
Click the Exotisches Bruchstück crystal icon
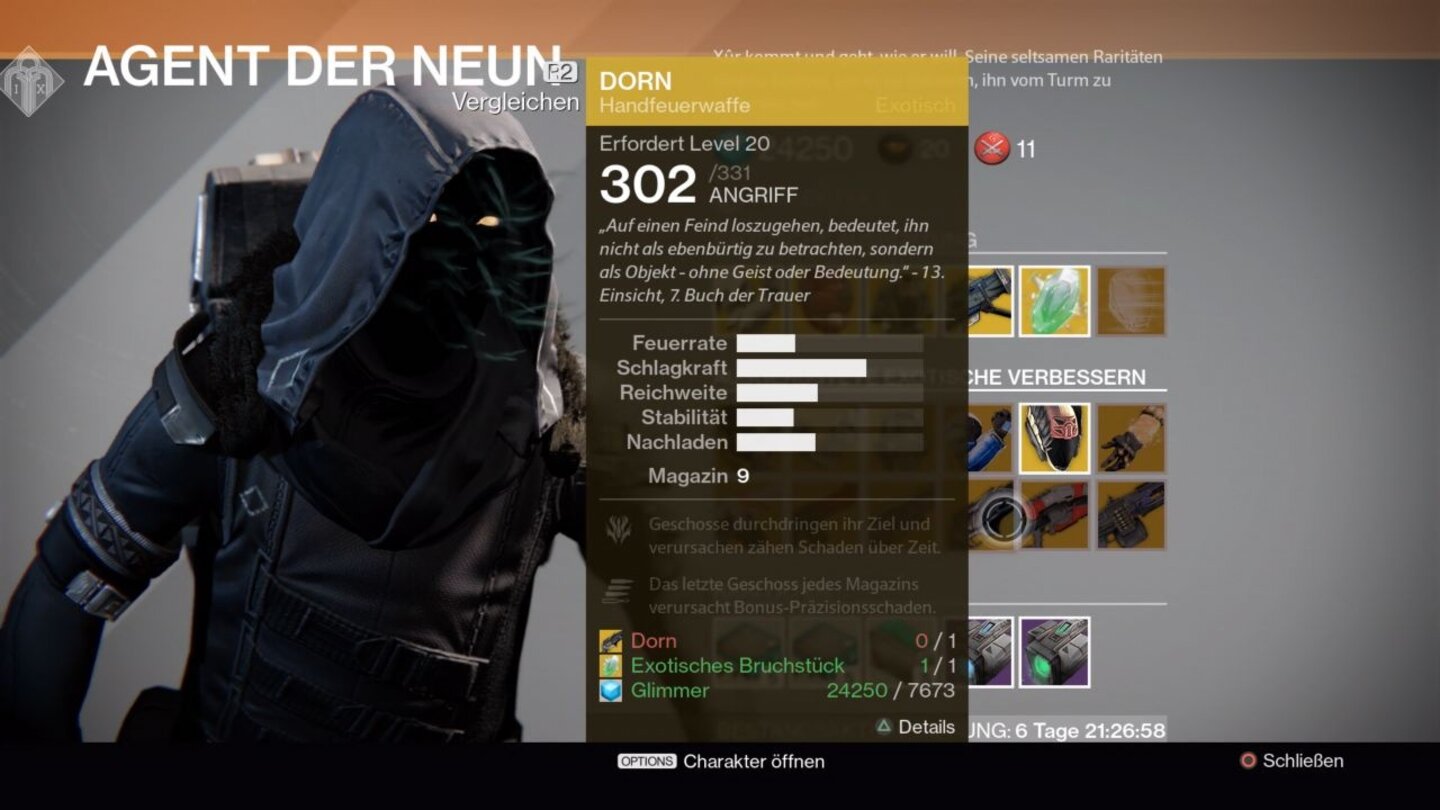point(612,665)
